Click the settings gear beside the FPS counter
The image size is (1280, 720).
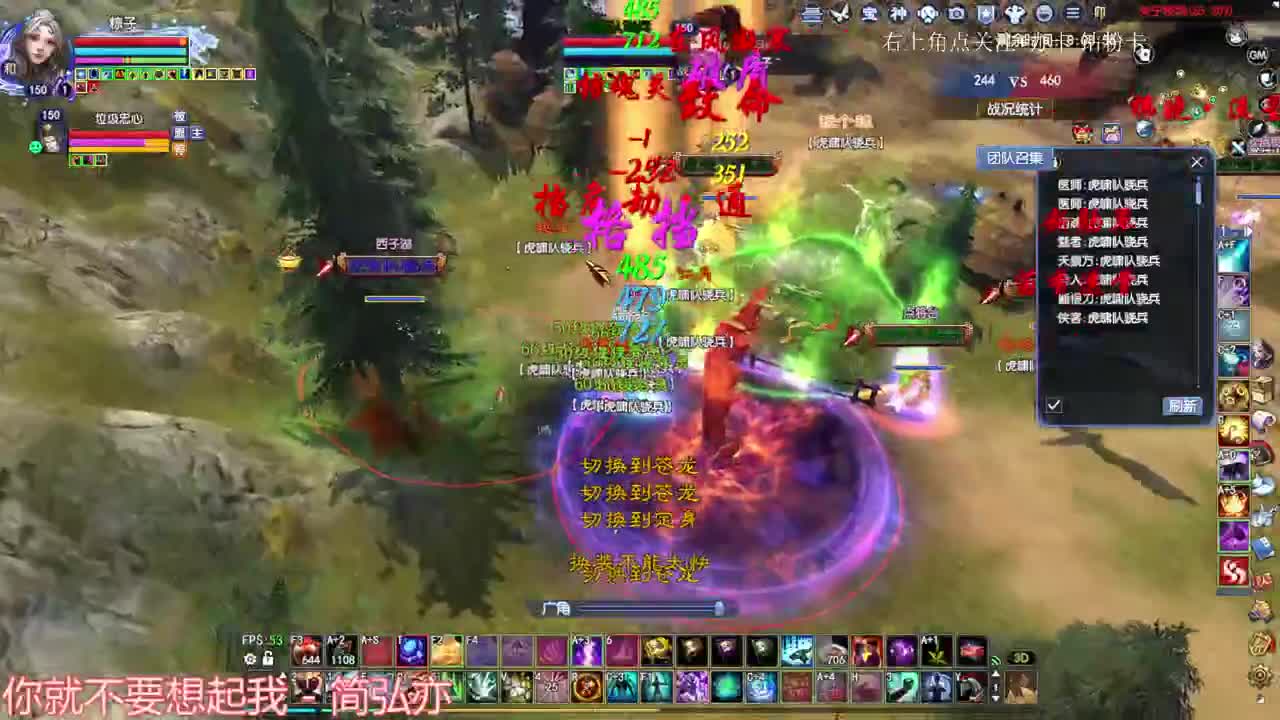point(248,657)
